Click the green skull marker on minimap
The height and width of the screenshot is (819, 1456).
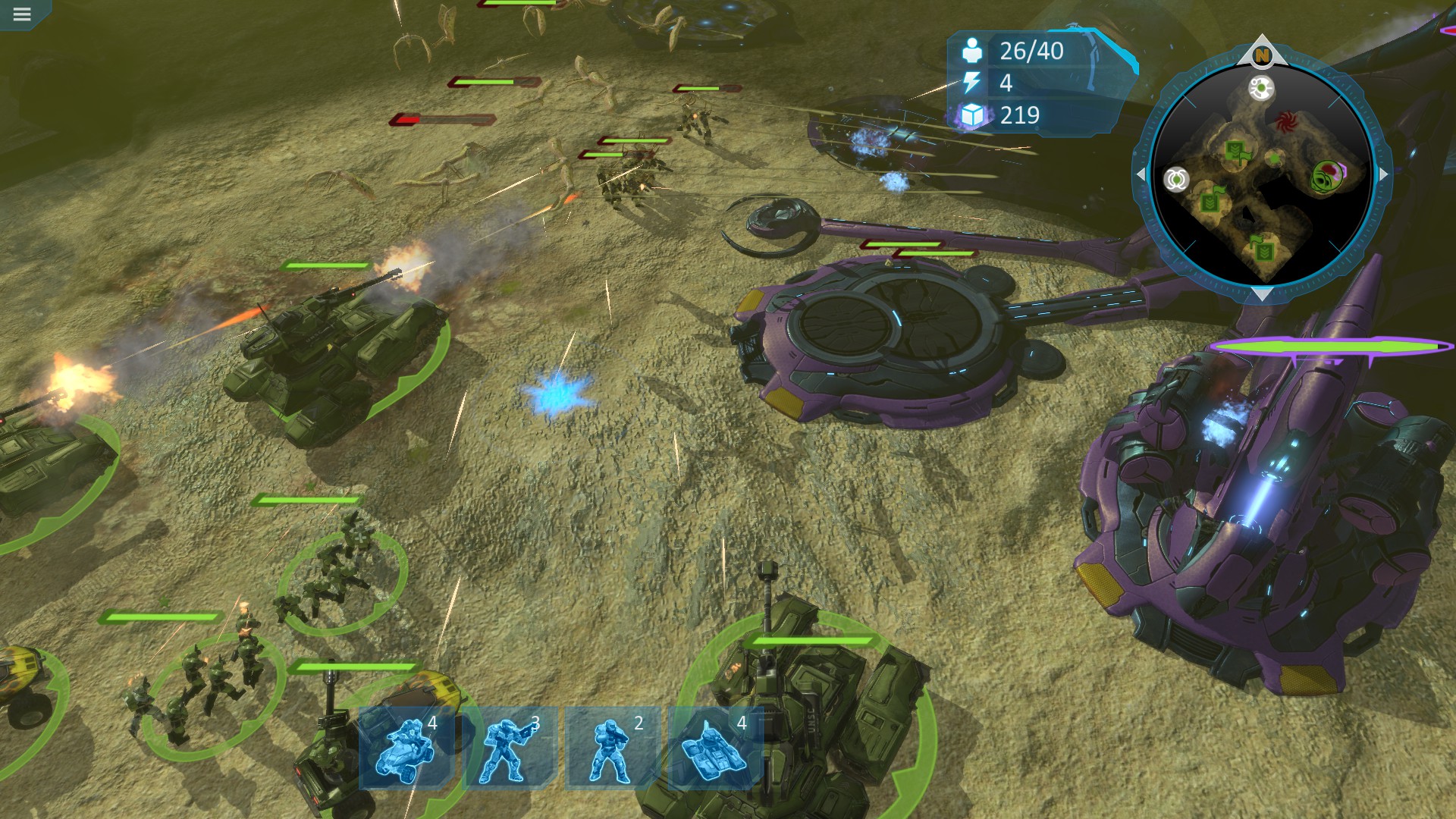pyautogui.click(x=1326, y=176)
